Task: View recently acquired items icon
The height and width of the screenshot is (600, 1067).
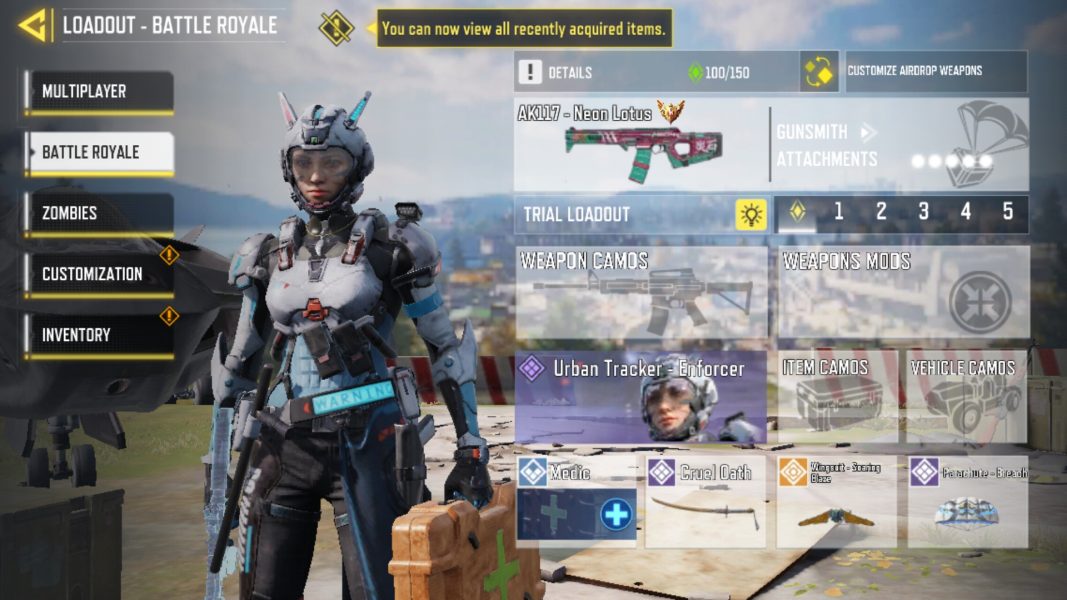Action: [x=336, y=28]
